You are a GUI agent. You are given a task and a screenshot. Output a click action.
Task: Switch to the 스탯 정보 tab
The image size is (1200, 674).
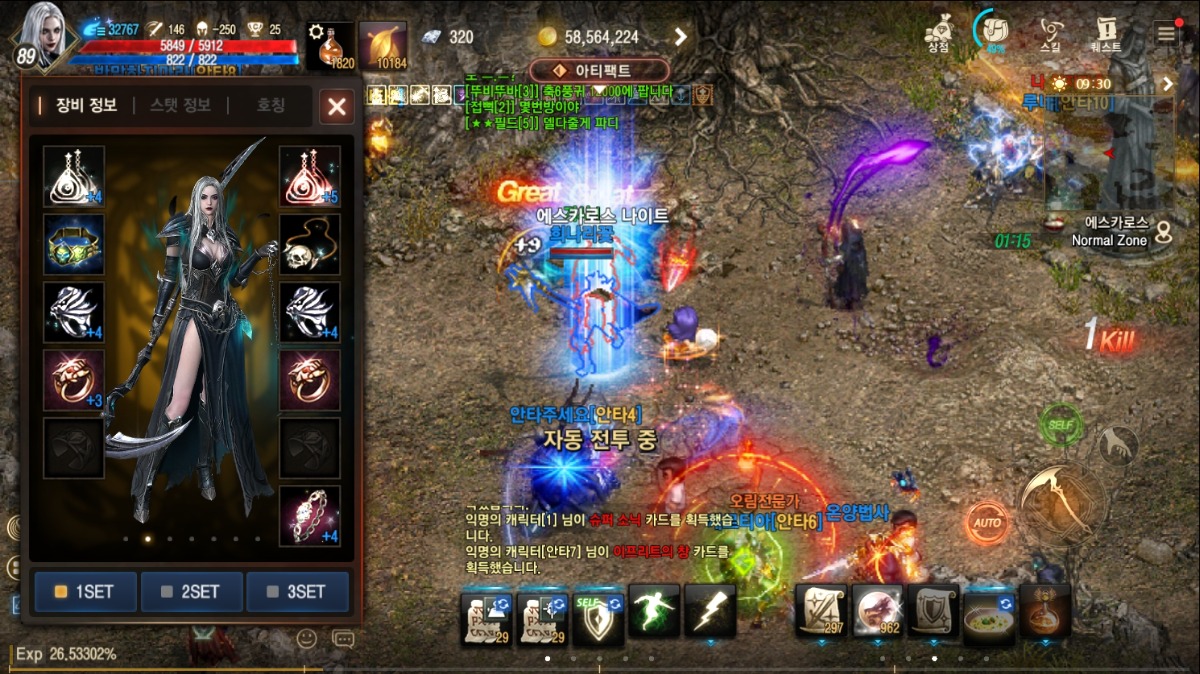pos(181,105)
